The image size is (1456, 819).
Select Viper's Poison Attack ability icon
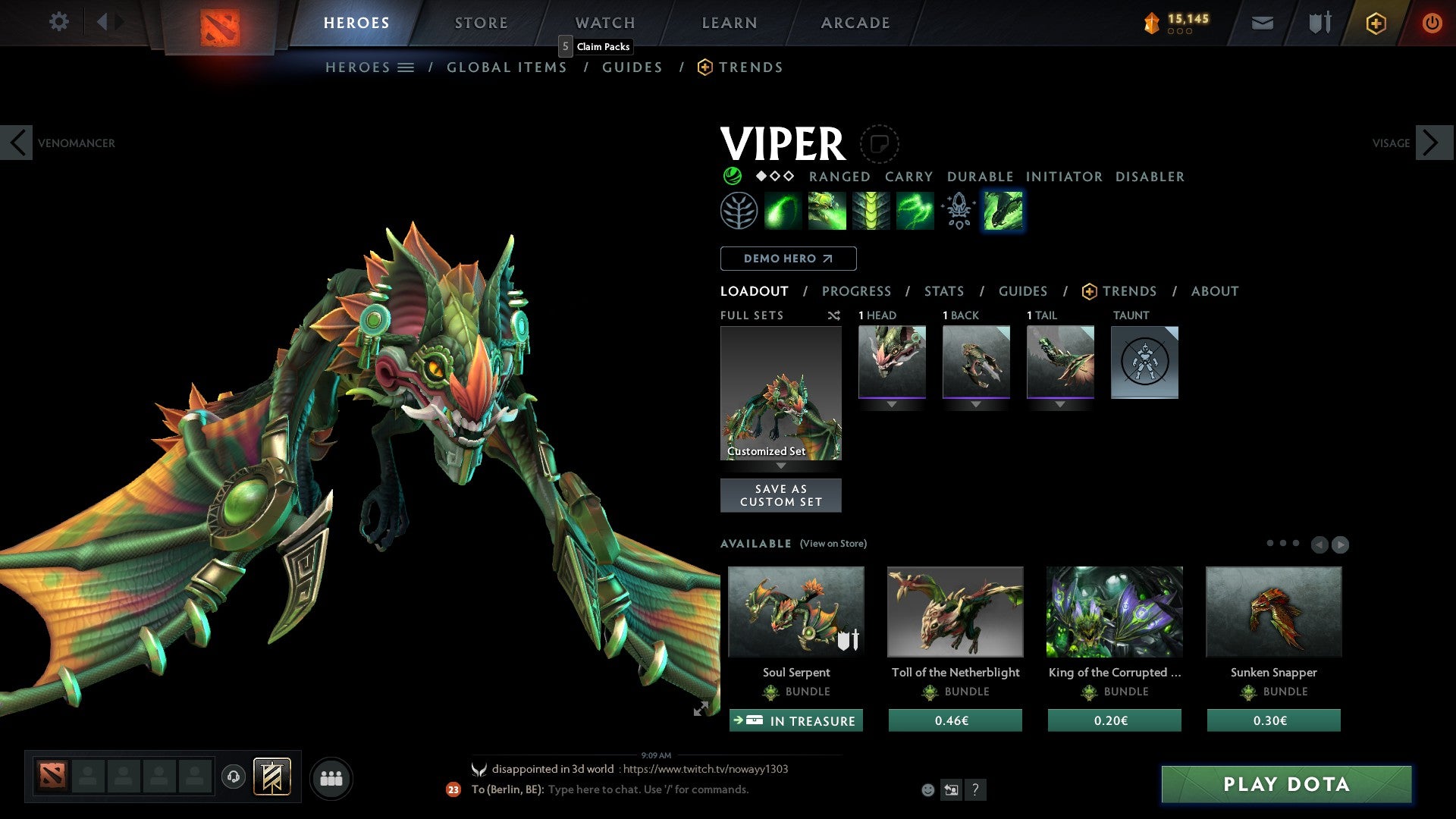pyautogui.click(x=783, y=211)
